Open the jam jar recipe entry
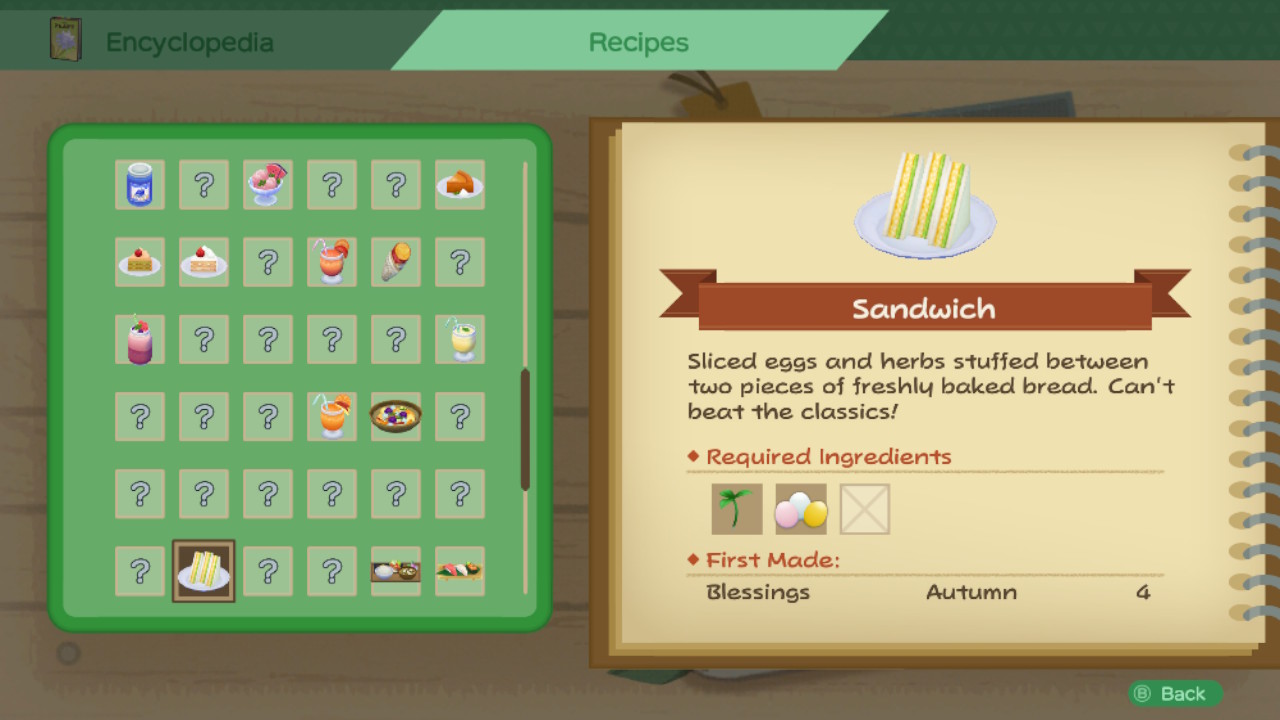Viewport: 1280px width, 720px height. [x=140, y=185]
